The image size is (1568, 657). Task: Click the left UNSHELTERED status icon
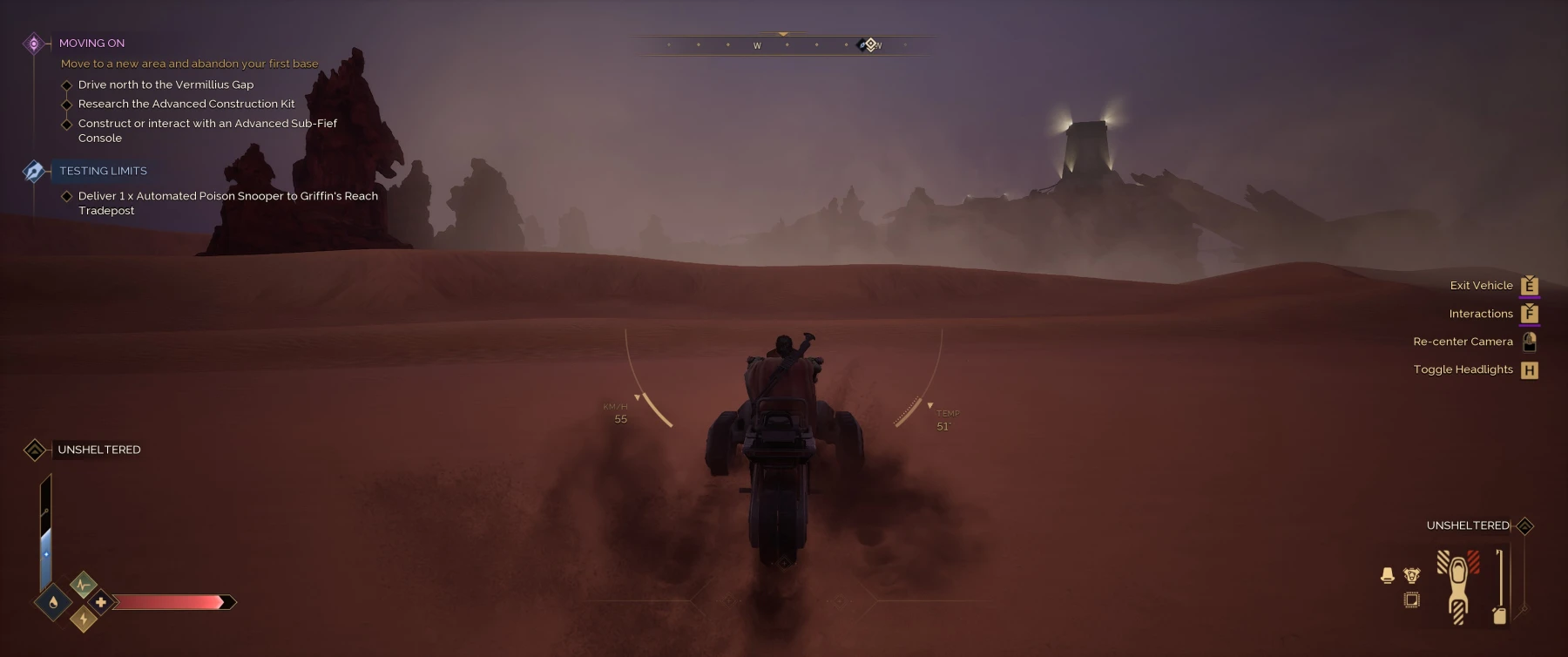tap(35, 450)
